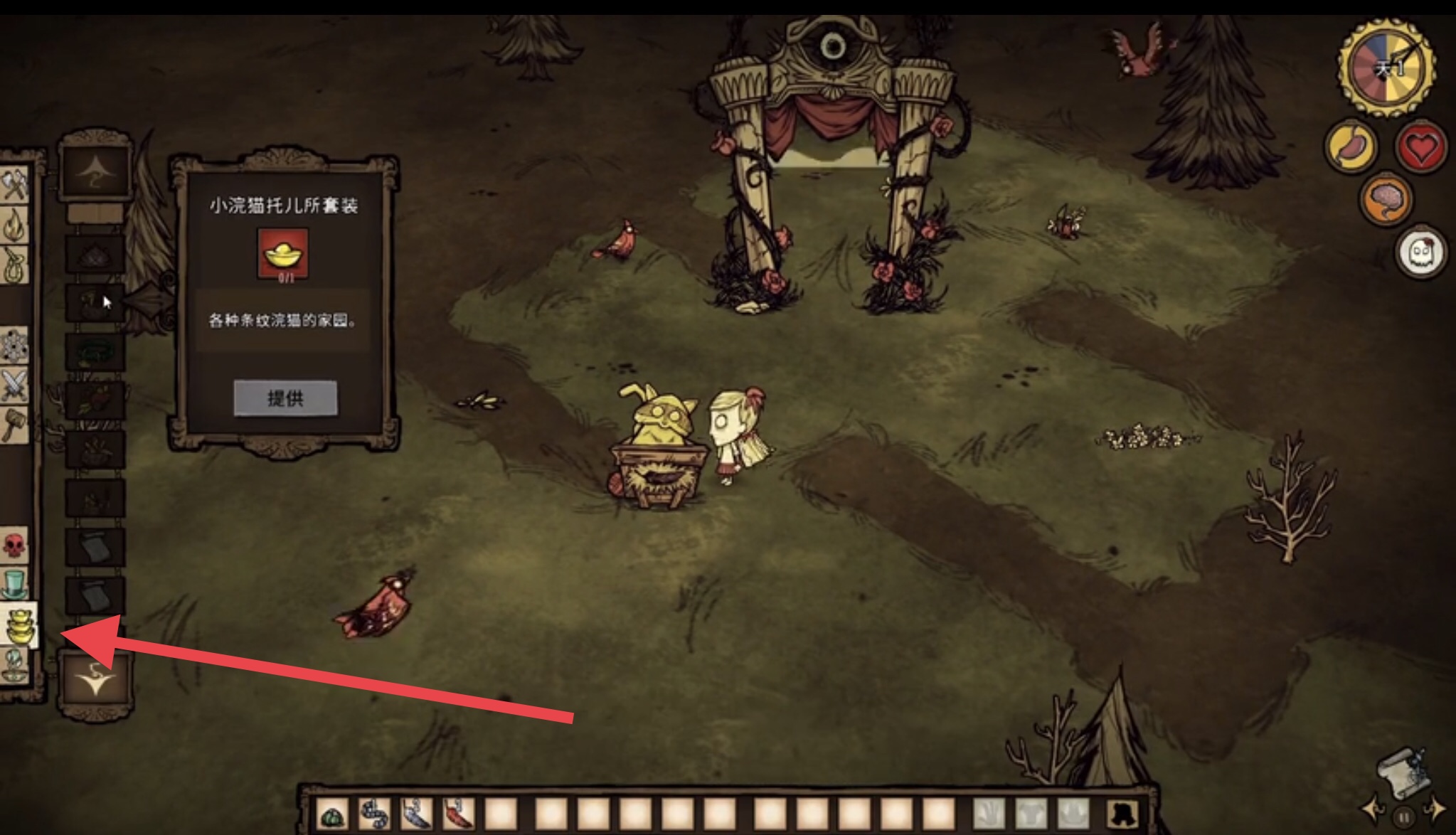Select the gold ingot ingredient icon
This screenshot has width=1456, height=835.
point(283,252)
